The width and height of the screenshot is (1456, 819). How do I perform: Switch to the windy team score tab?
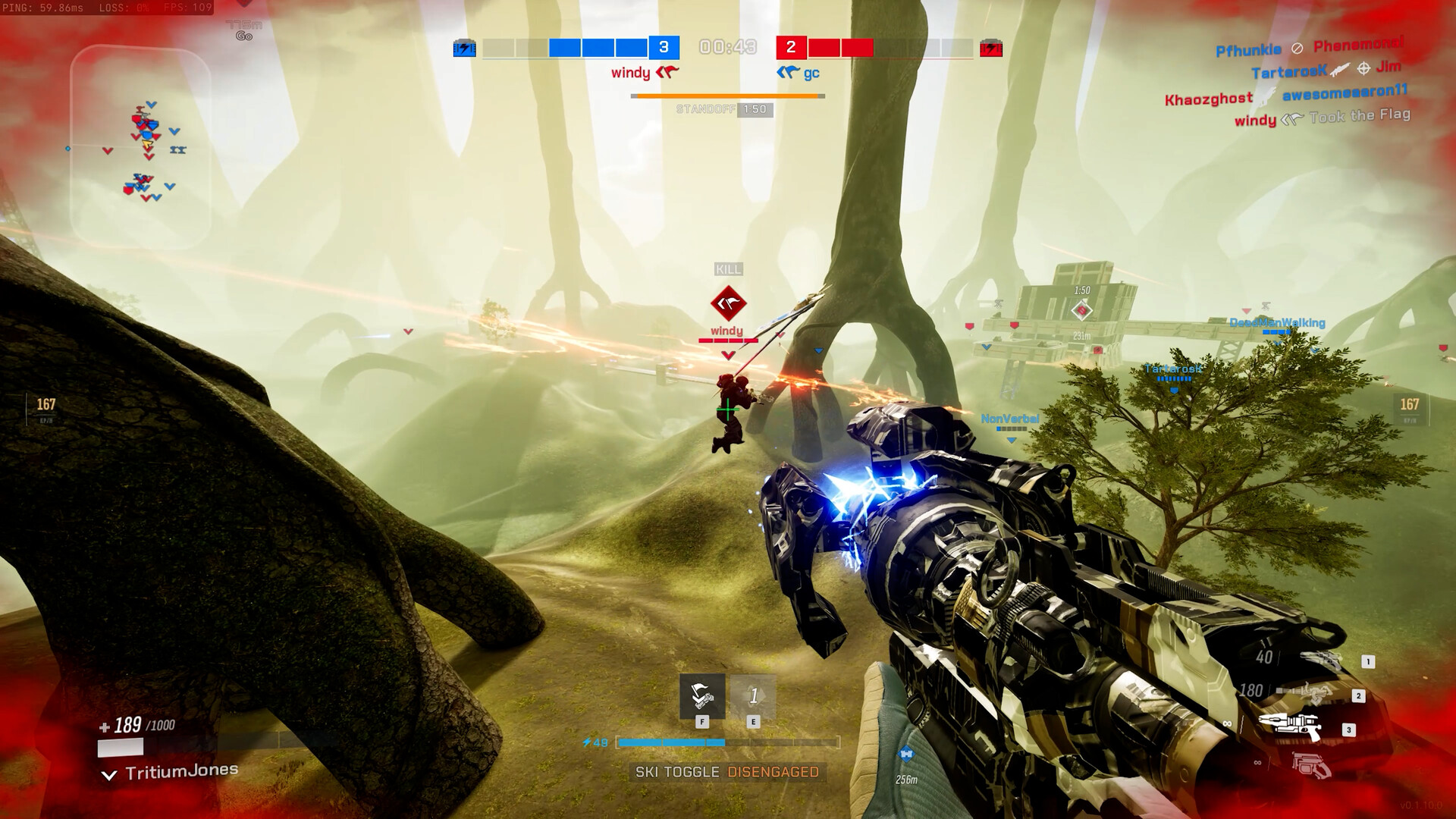click(x=629, y=73)
